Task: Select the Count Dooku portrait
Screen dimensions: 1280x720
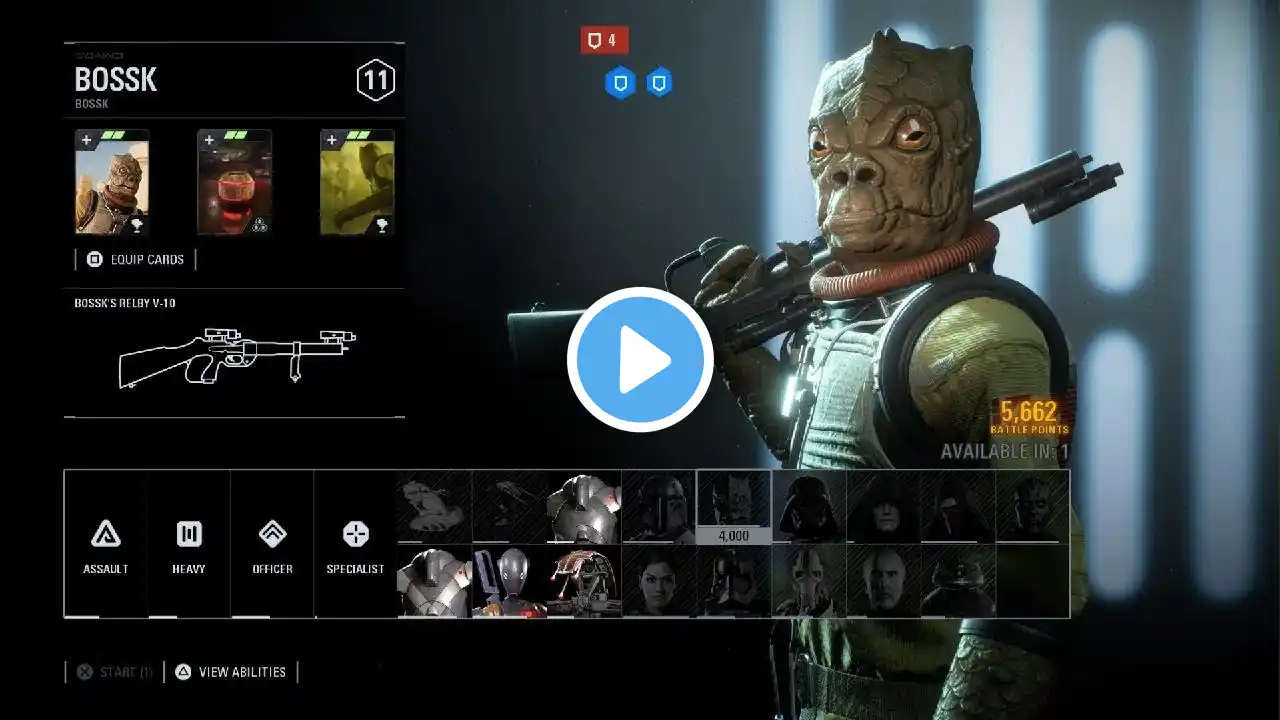Action: click(x=884, y=581)
